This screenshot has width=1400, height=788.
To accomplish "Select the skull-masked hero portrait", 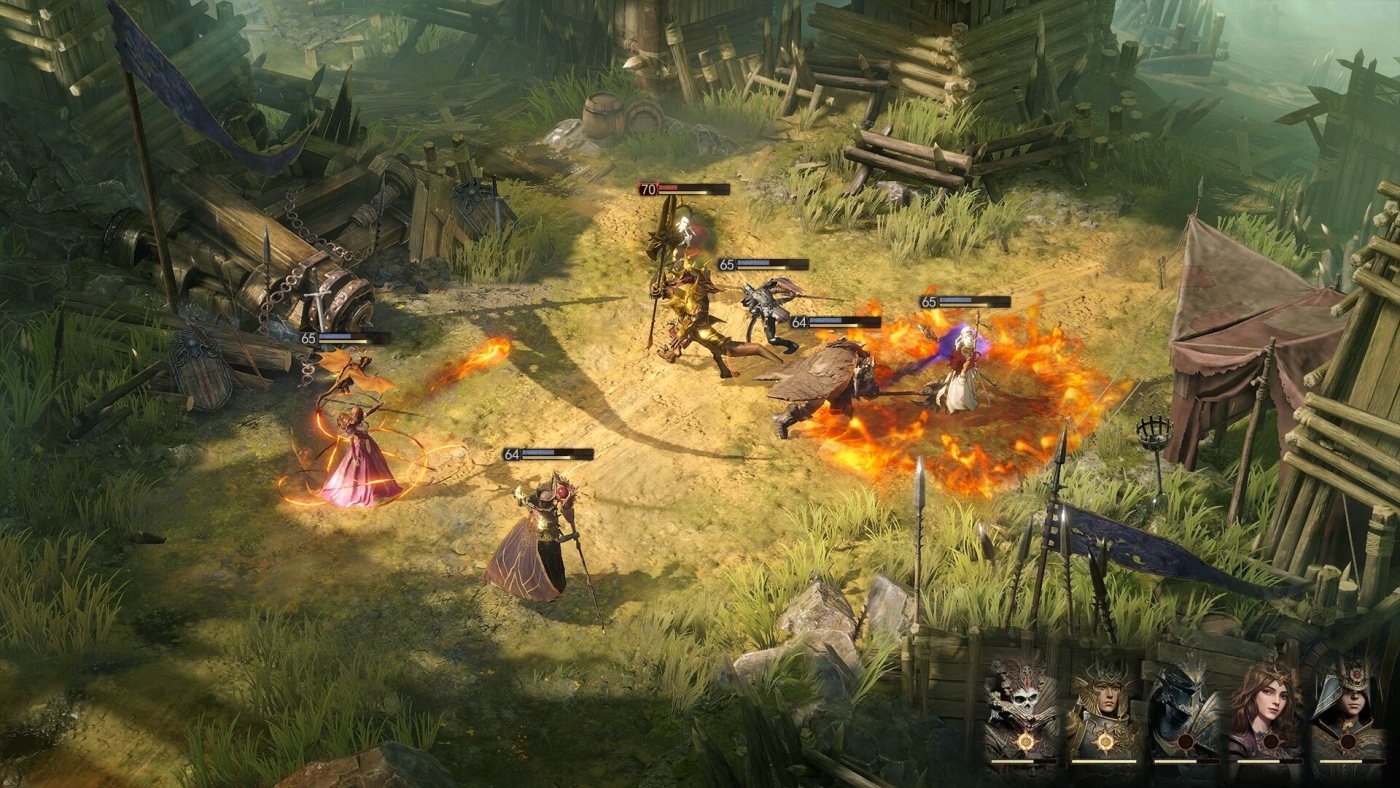I will [1022, 705].
